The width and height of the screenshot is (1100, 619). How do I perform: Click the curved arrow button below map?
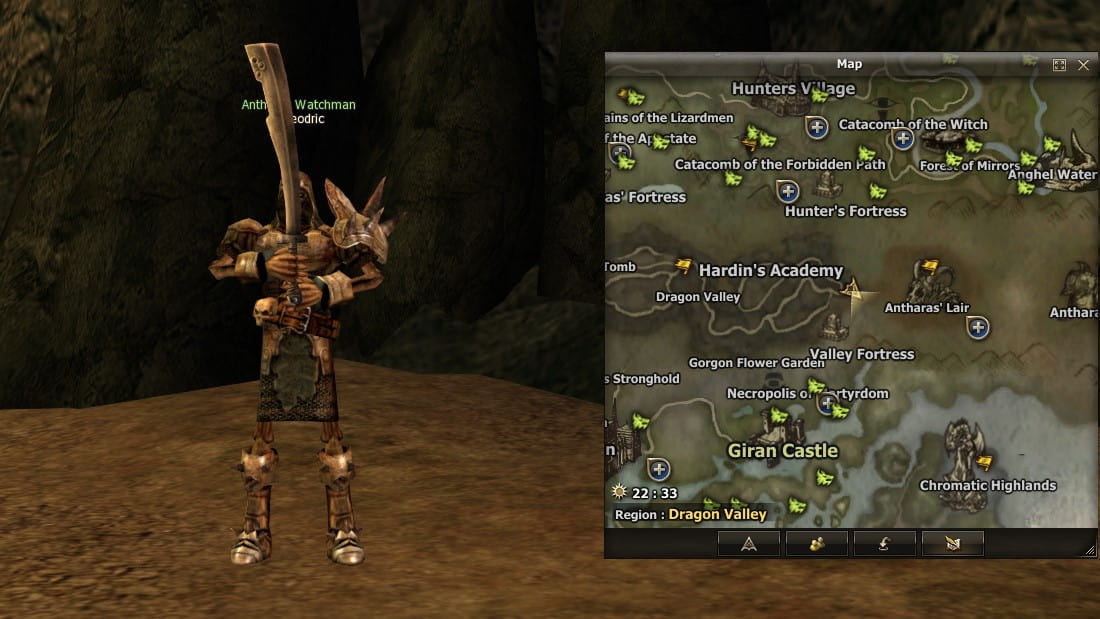(885, 543)
